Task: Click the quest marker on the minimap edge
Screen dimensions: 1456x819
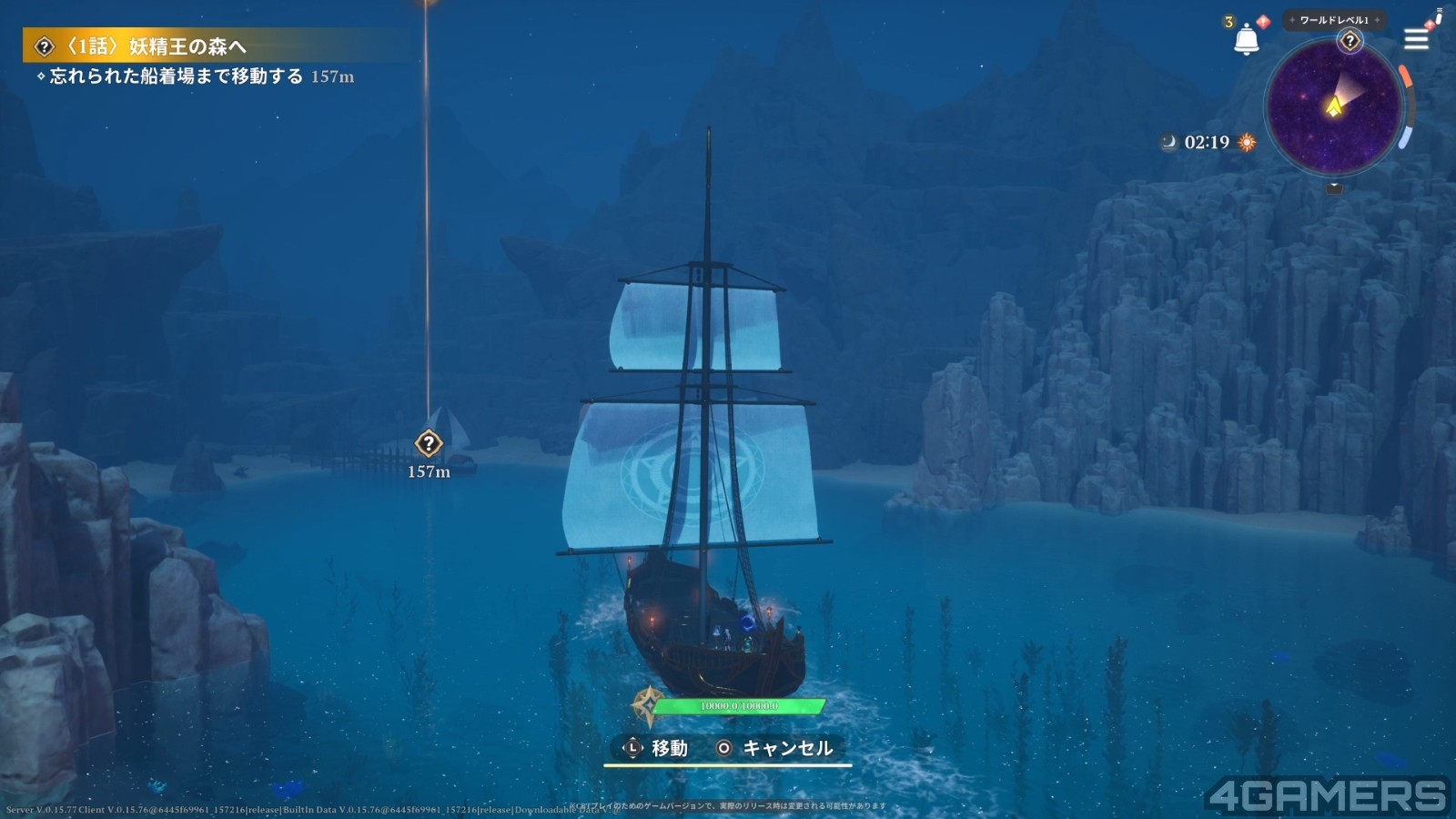Action: point(1350,41)
